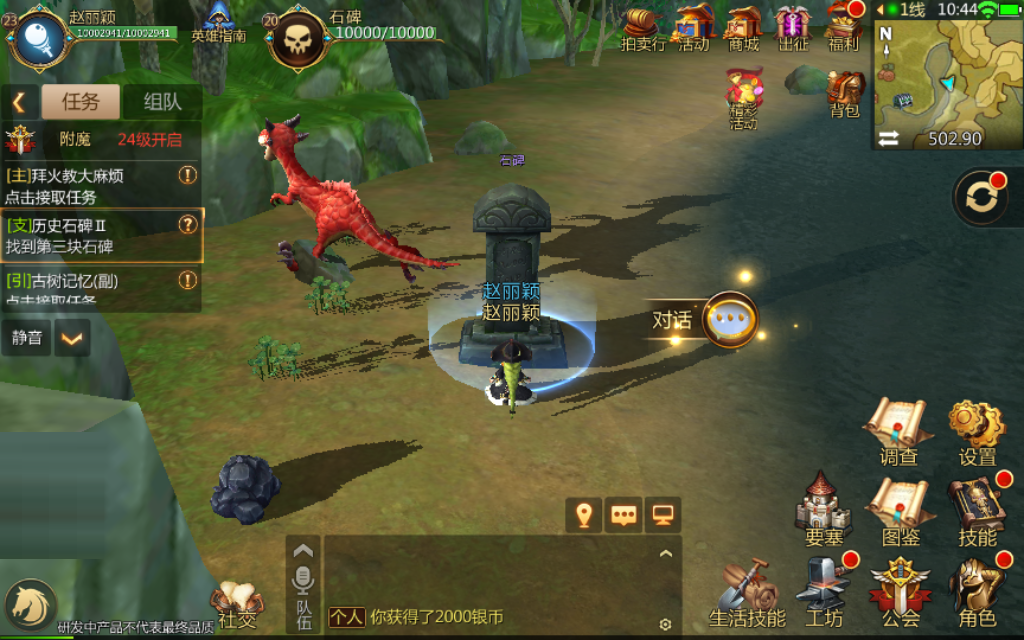The image size is (1024, 640).
Task: Open the 任务 quest tab
Action: [80, 101]
